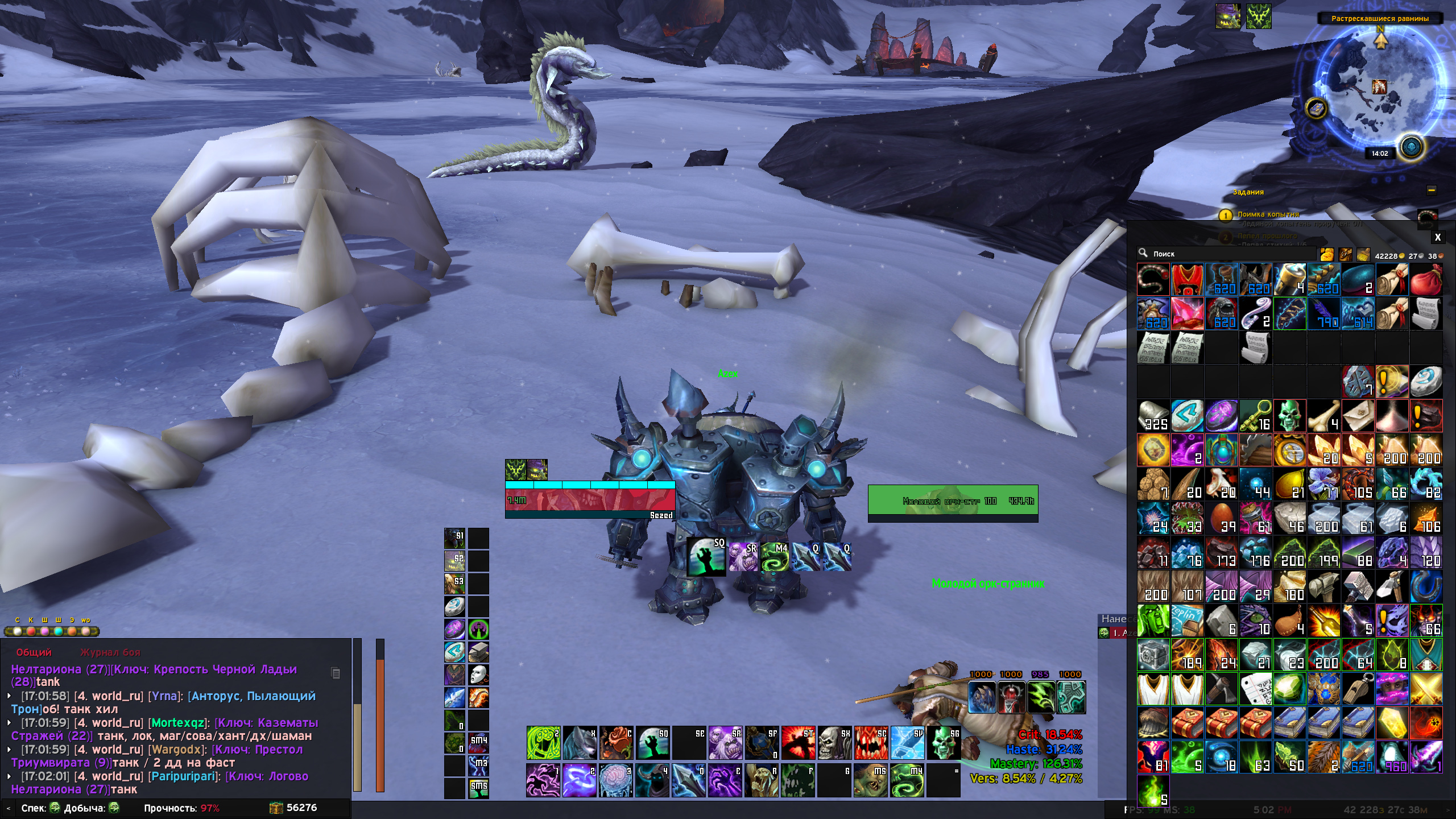Select the wooden whistle item in bag
The height and width of the screenshot is (819, 1456).
pyautogui.click(x=1358, y=689)
